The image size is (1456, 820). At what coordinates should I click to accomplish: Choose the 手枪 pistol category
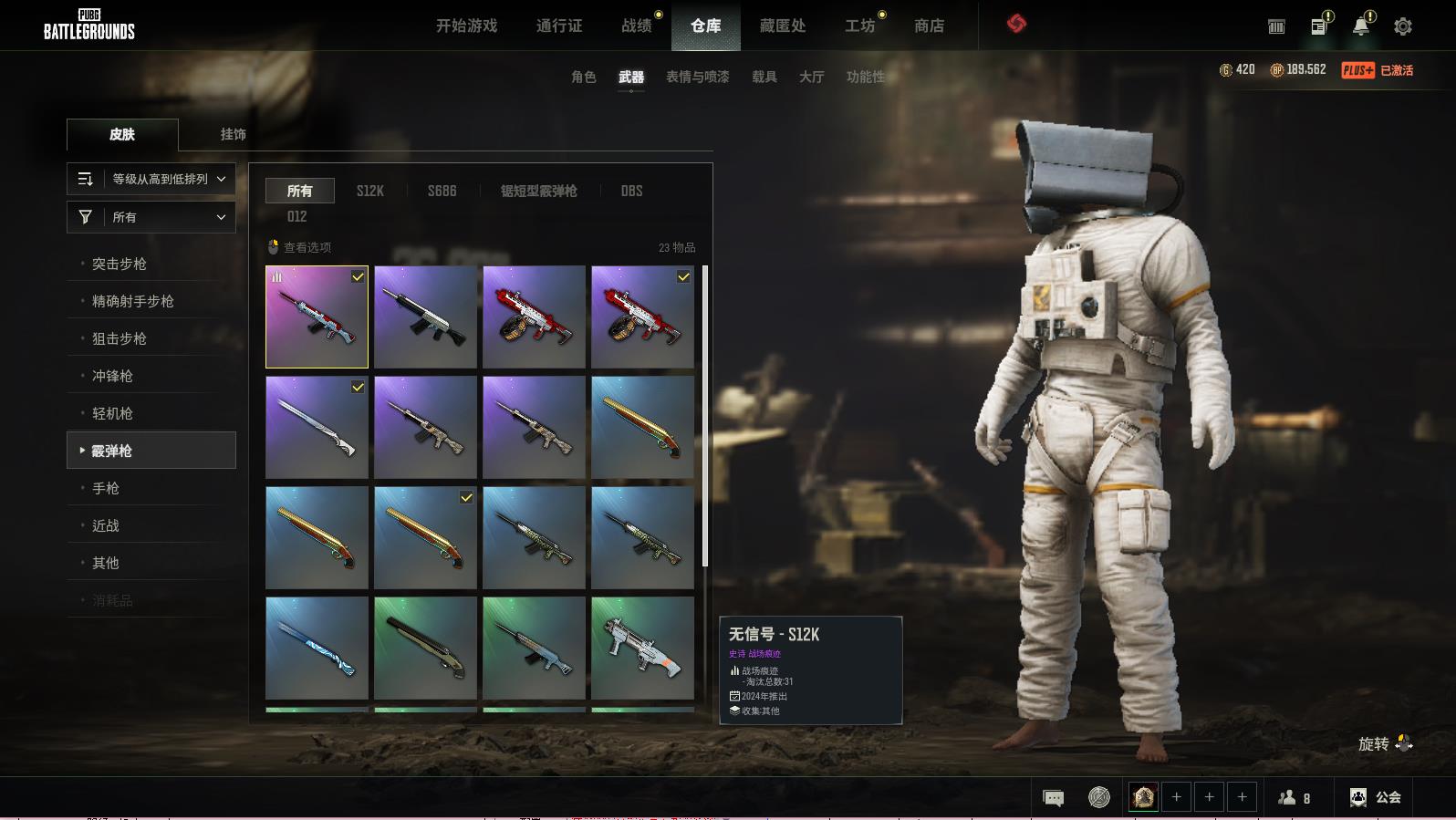point(106,488)
